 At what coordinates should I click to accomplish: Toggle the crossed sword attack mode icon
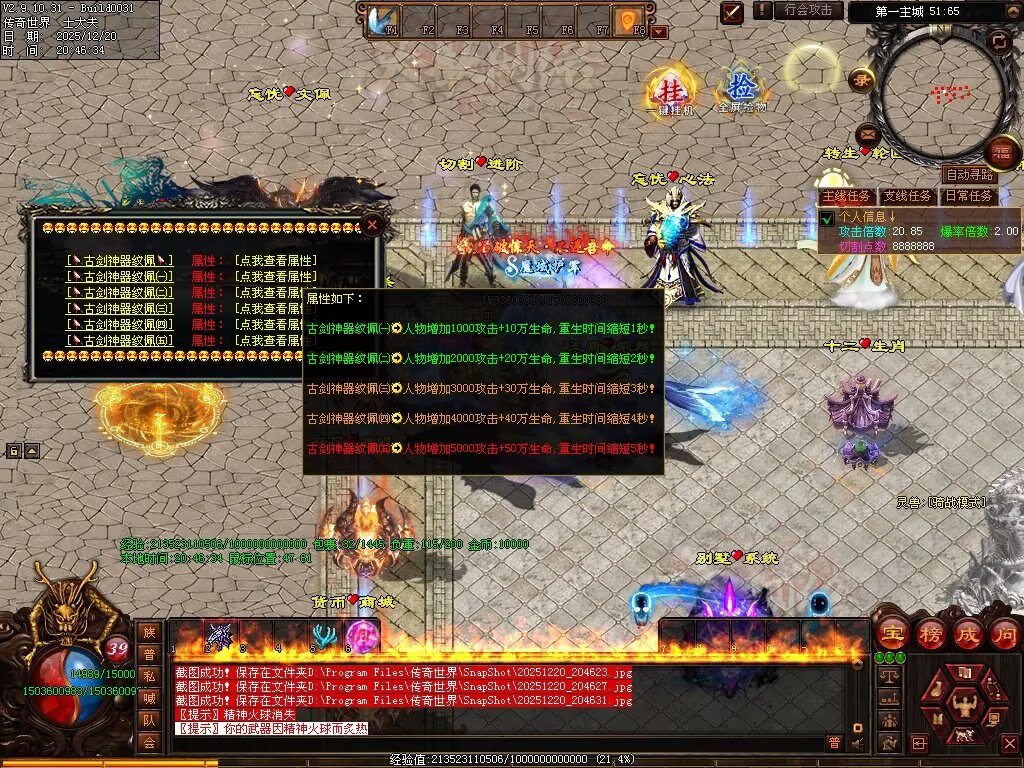click(732, 12)
